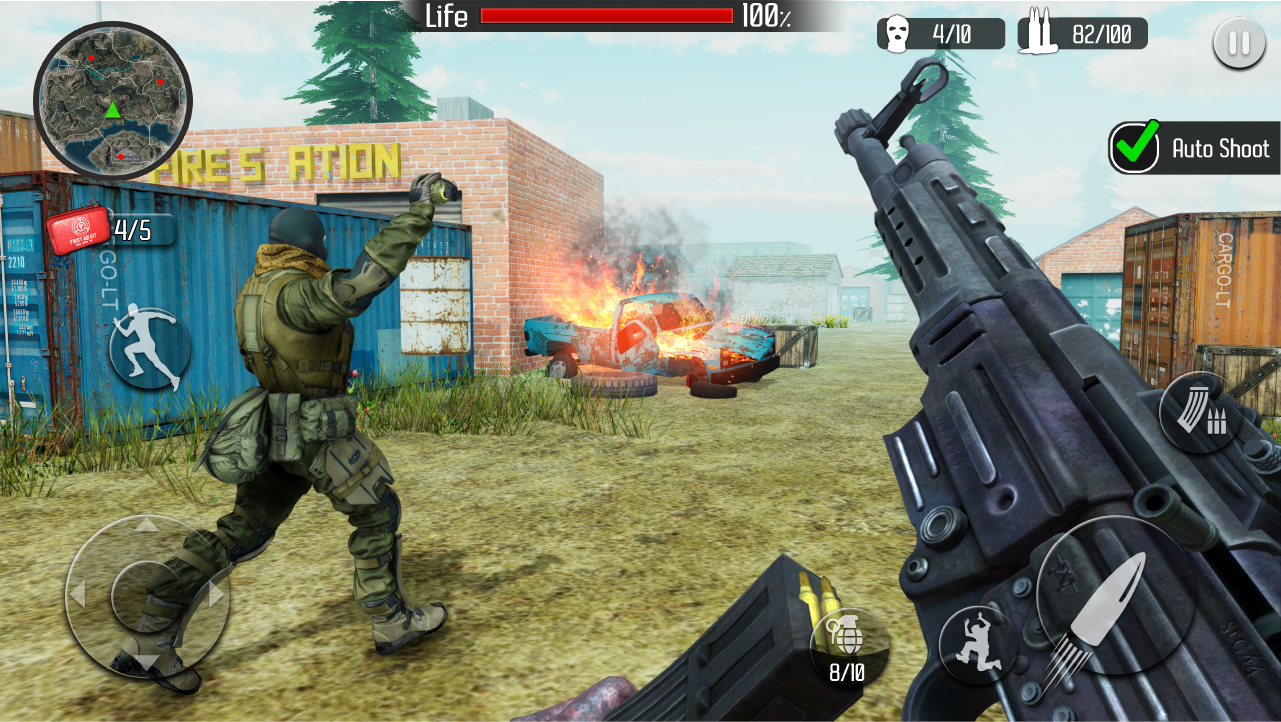Select the grenade throw icon showing 8/10

[x=846, y=645]
